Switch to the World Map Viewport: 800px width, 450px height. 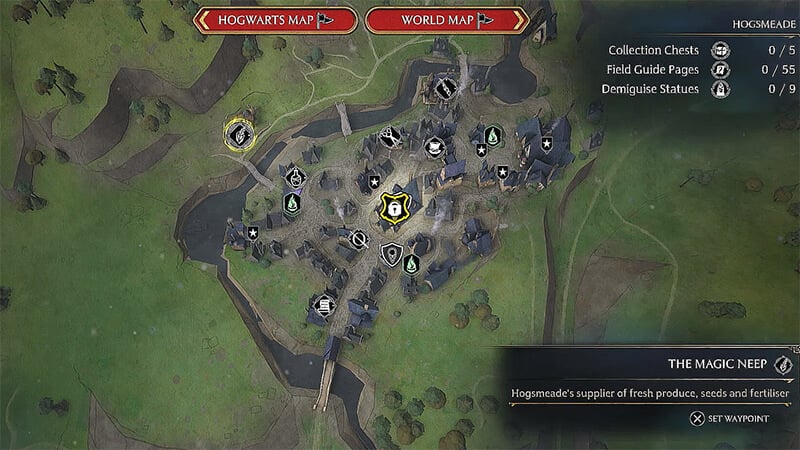click(446, 20)
